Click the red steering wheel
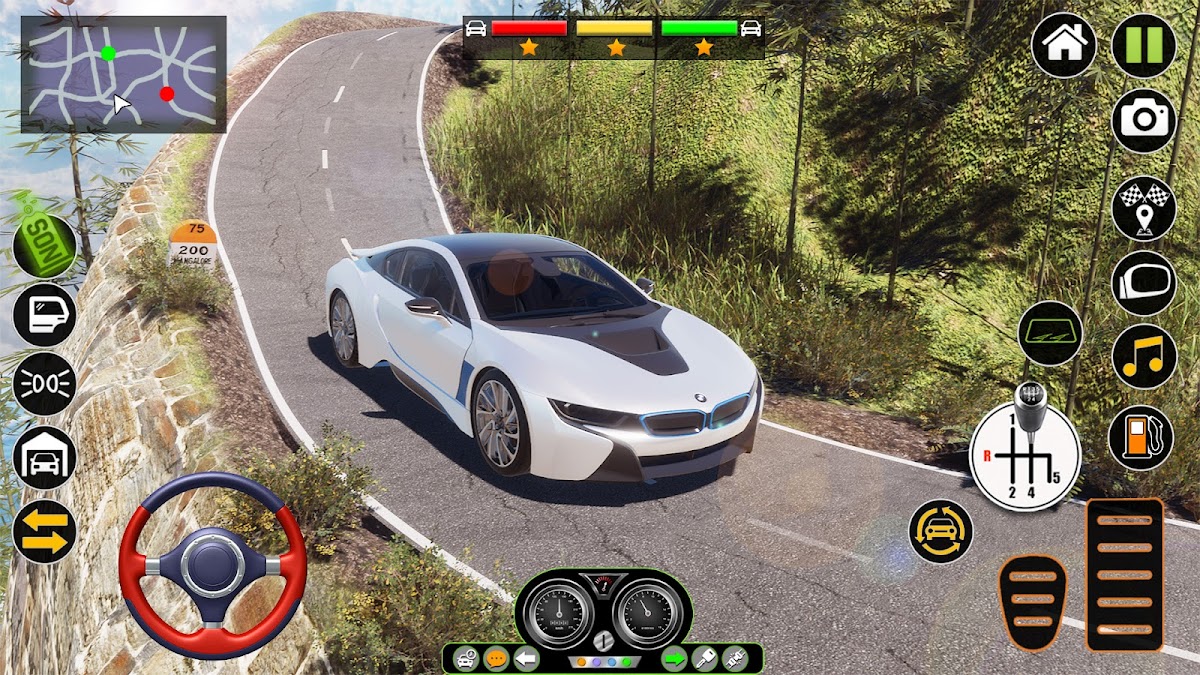The height and width of the screenshot is (675, 1200). 212,565
